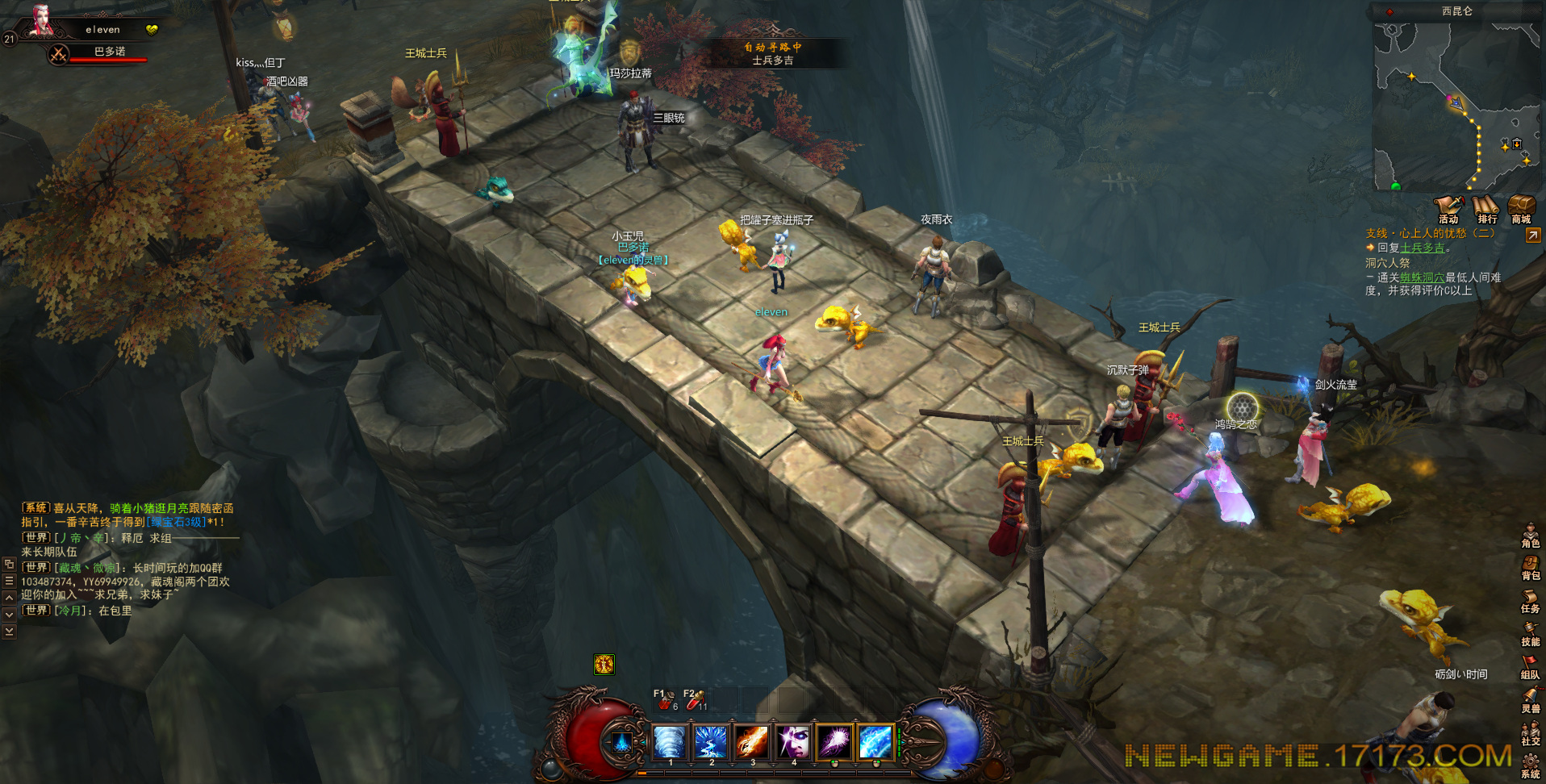Use the F1 red potion
The image size is (1546, 784).
[664, 701]
